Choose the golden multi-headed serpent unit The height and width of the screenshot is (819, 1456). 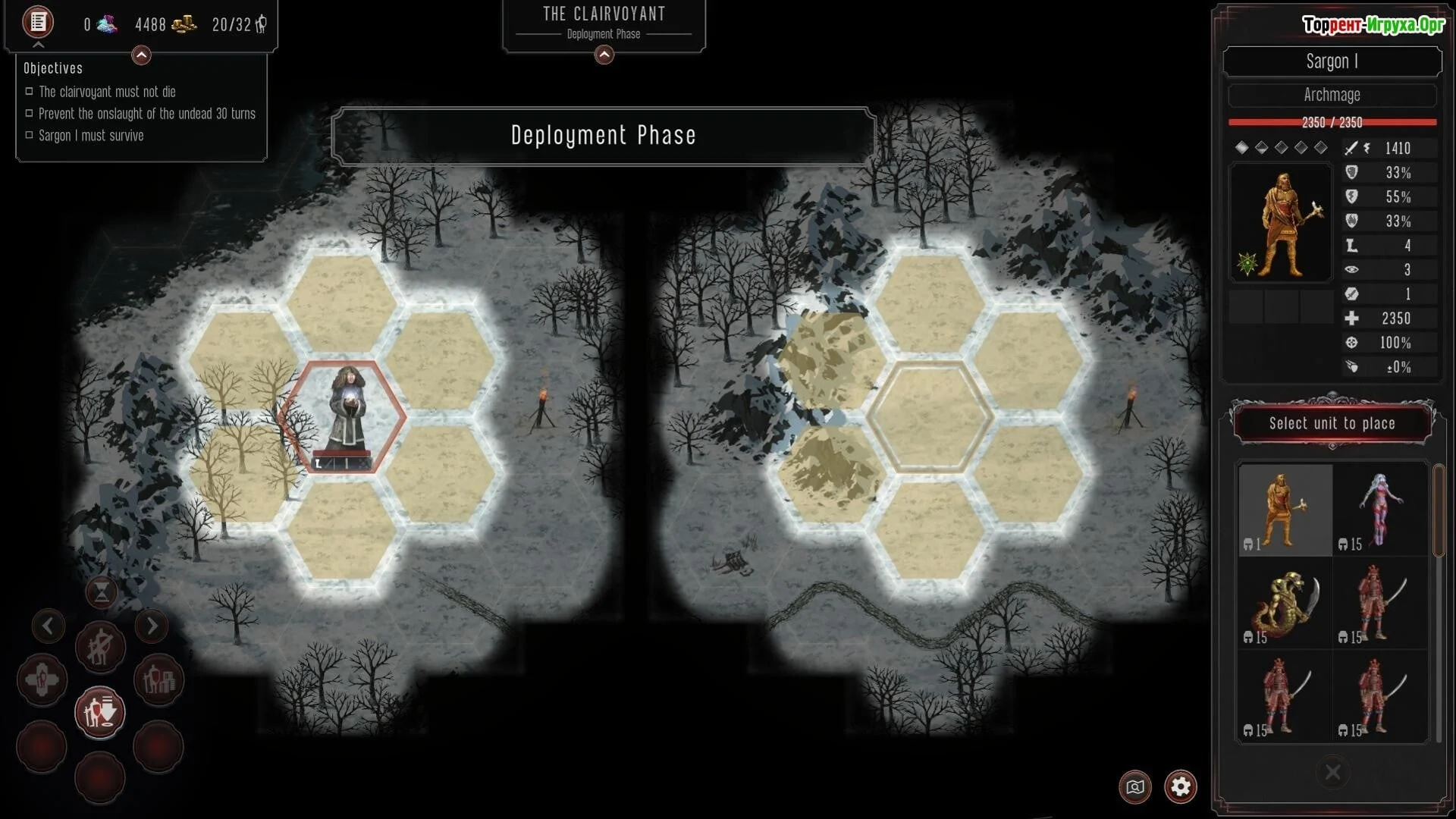(1285, 604)
